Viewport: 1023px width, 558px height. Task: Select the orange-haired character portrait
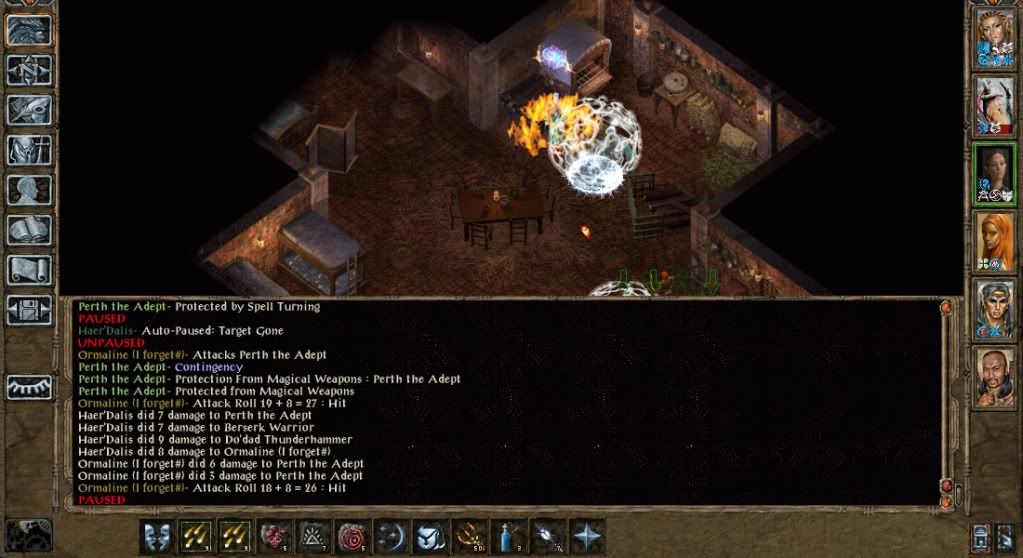point(995,242)
